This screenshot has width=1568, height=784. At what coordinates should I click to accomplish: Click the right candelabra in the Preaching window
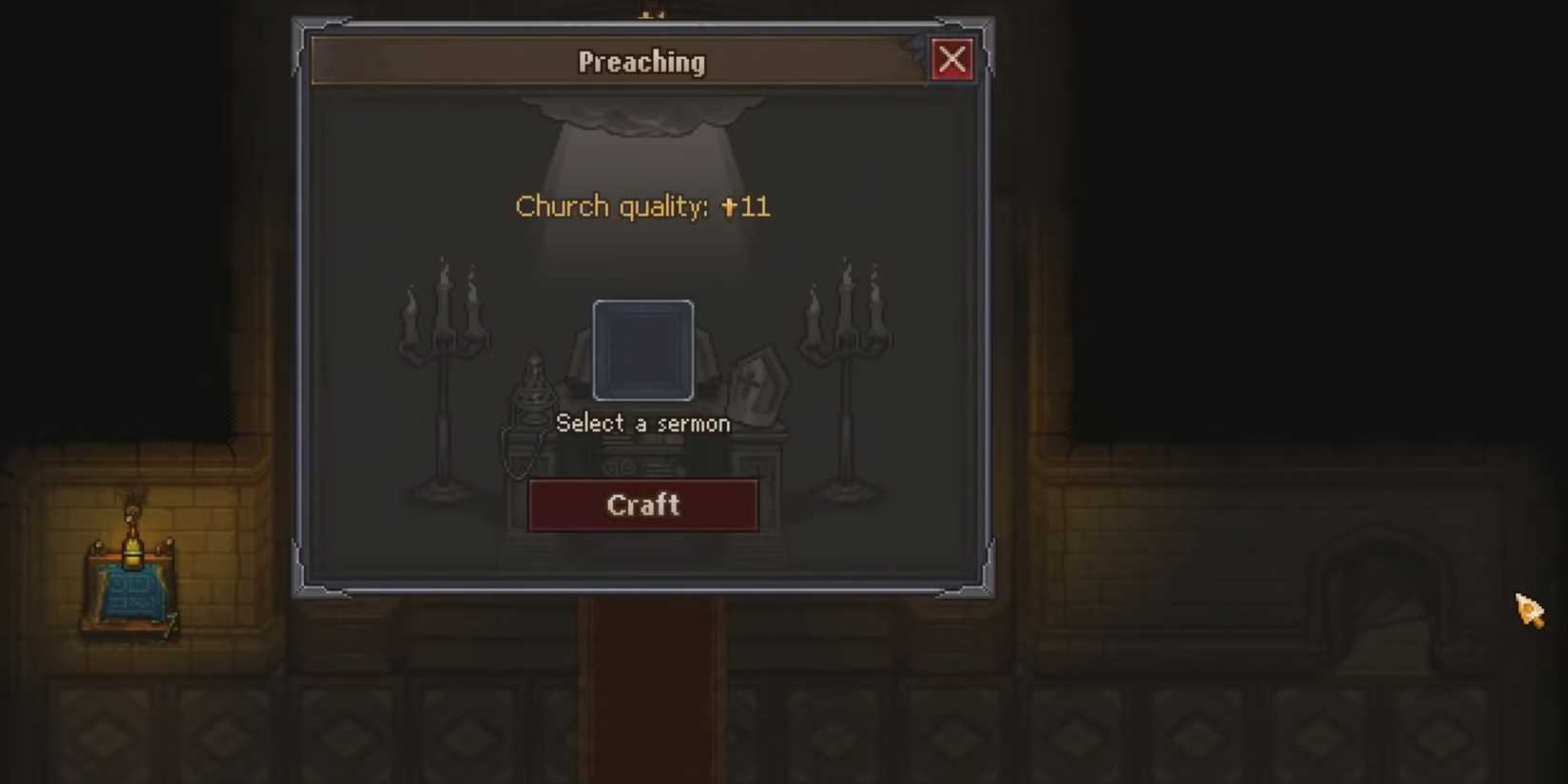click(846, 371)
